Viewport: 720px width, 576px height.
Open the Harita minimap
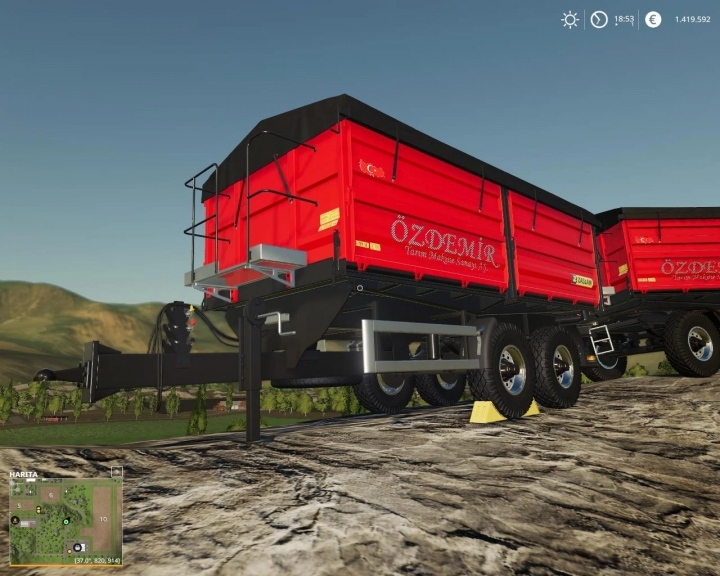24,474
